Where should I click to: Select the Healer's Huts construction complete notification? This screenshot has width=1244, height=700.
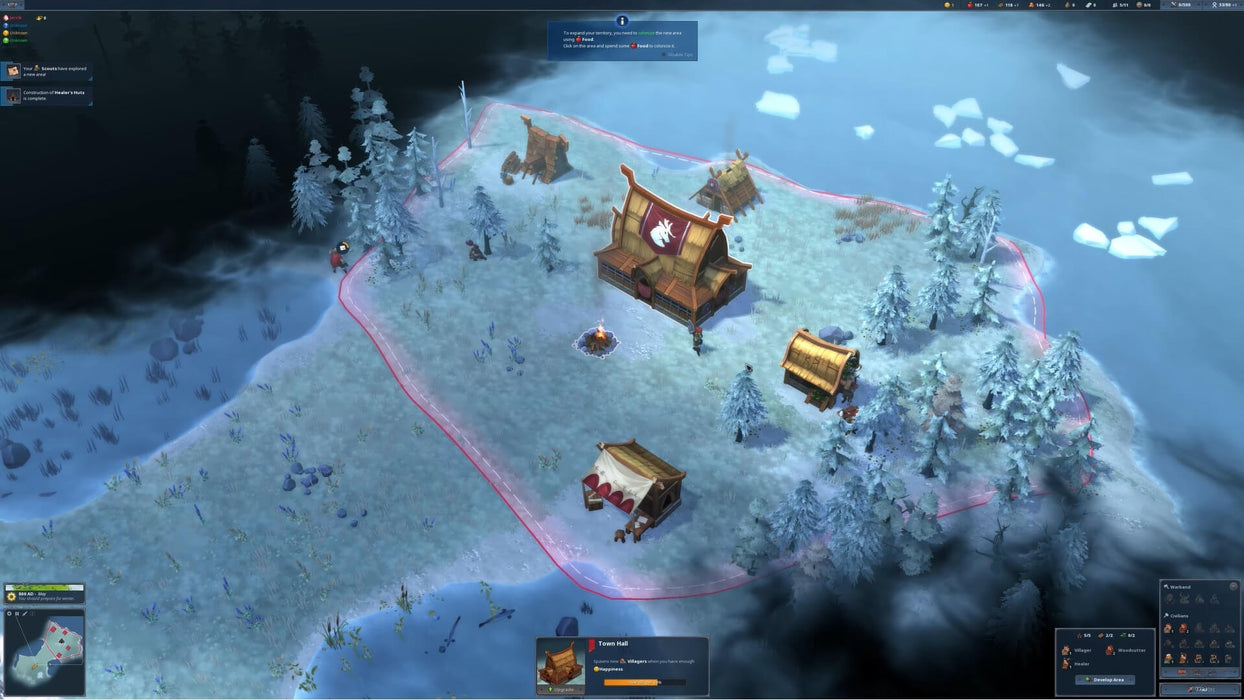click(46, 96)
